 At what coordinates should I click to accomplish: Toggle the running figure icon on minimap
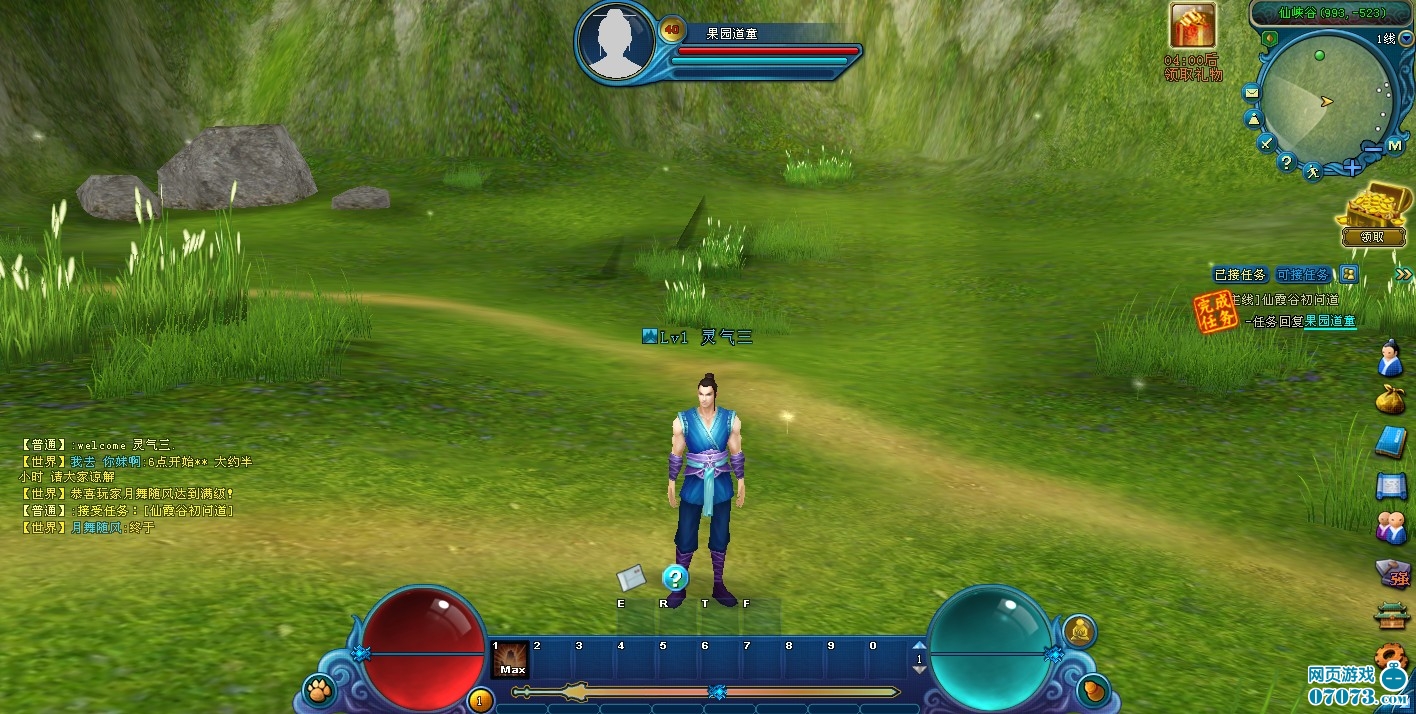tap(1312, 172)
